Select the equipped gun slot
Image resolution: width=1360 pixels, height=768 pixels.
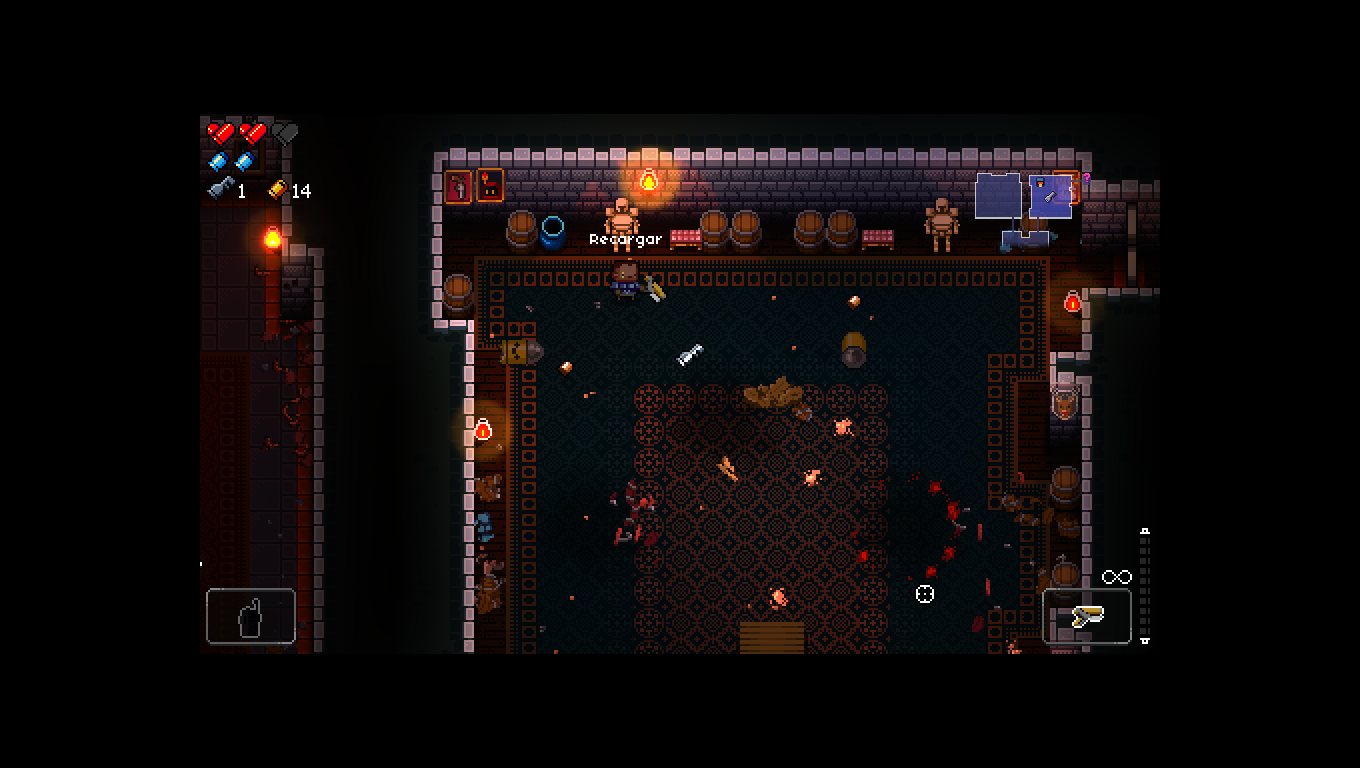(x=1087, y=616)
